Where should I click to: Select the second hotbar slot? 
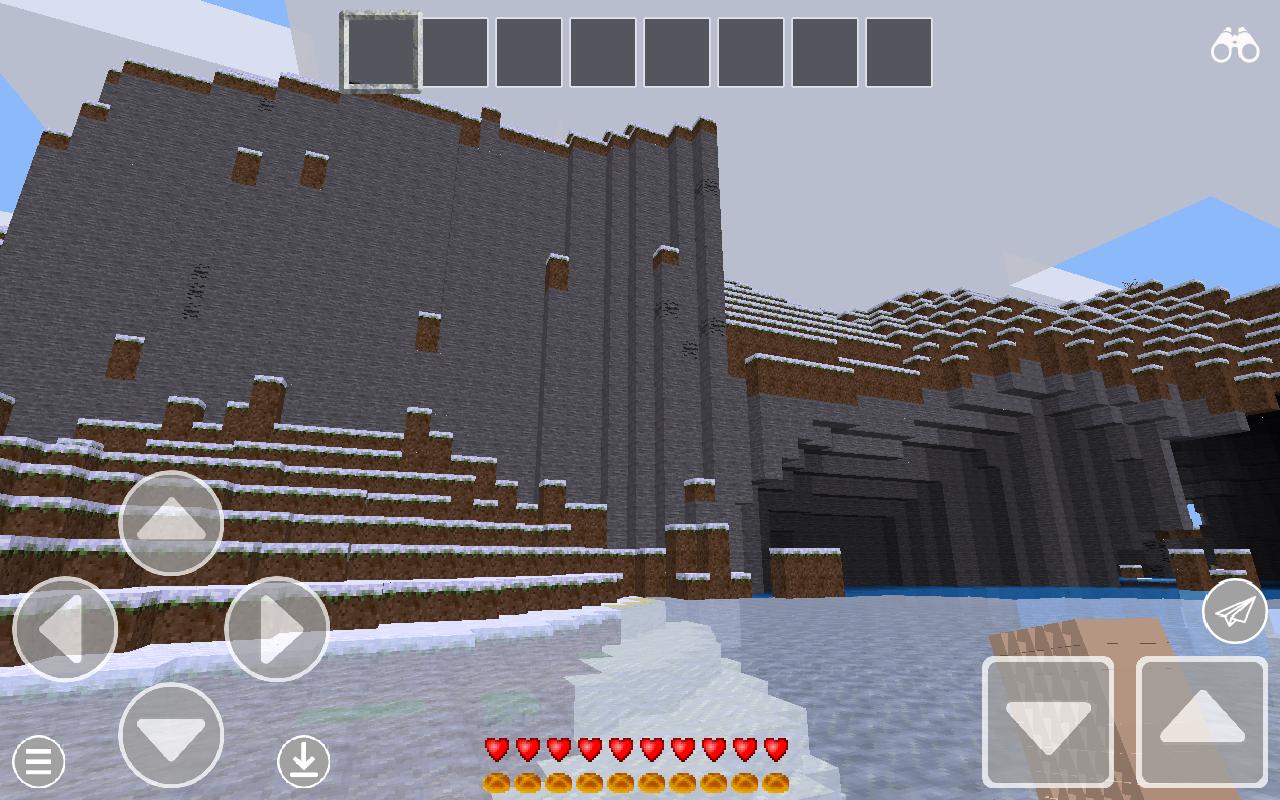[453, 53]
